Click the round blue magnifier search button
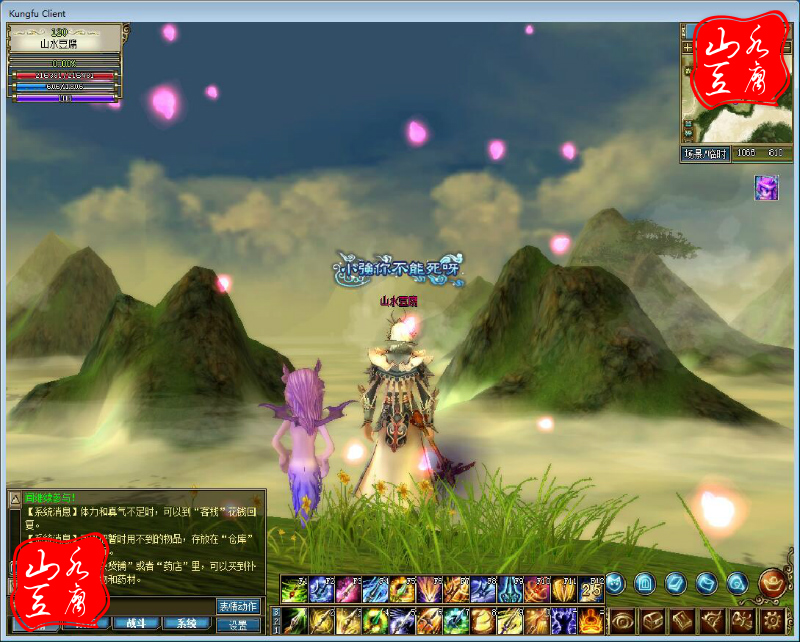The height and width of the screenshot is (642, 800). pos(737,581)
